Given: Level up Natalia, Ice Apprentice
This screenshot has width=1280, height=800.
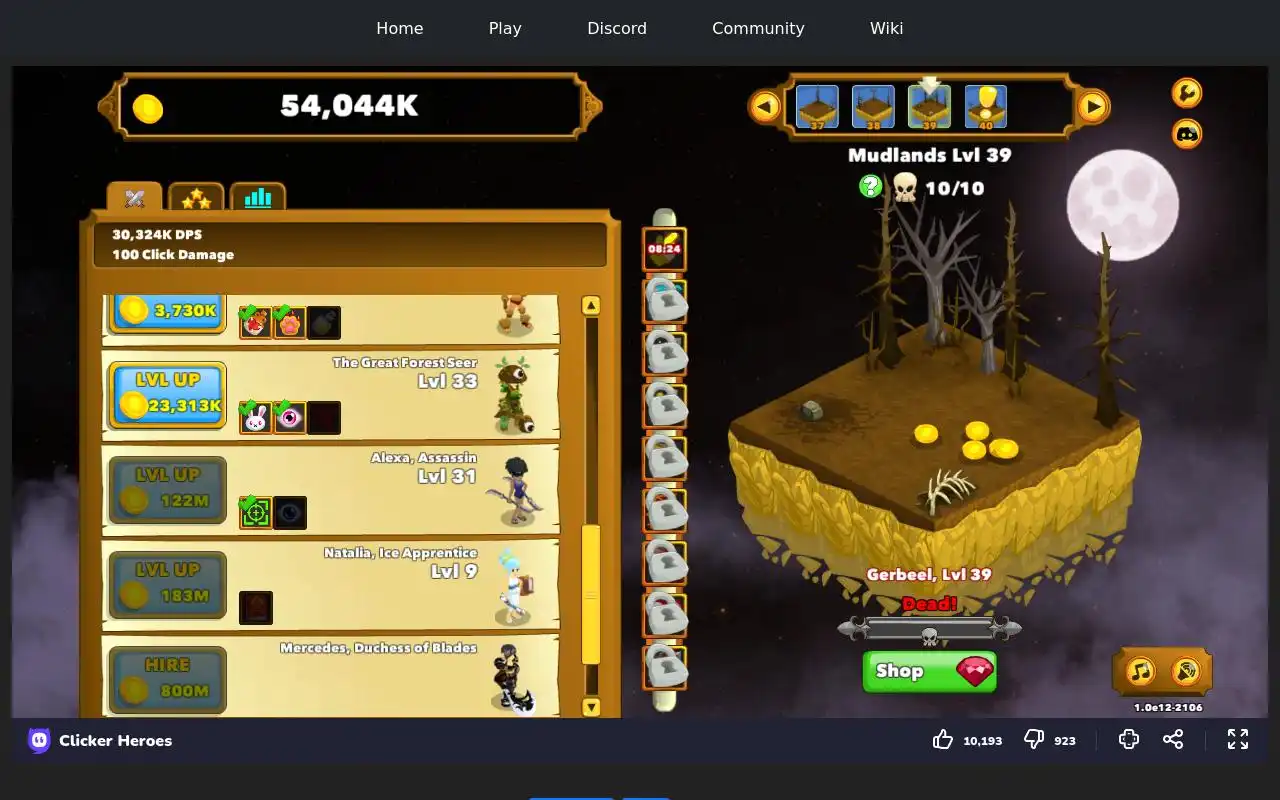Looking at the screenshot, I should tap(167, 584).
